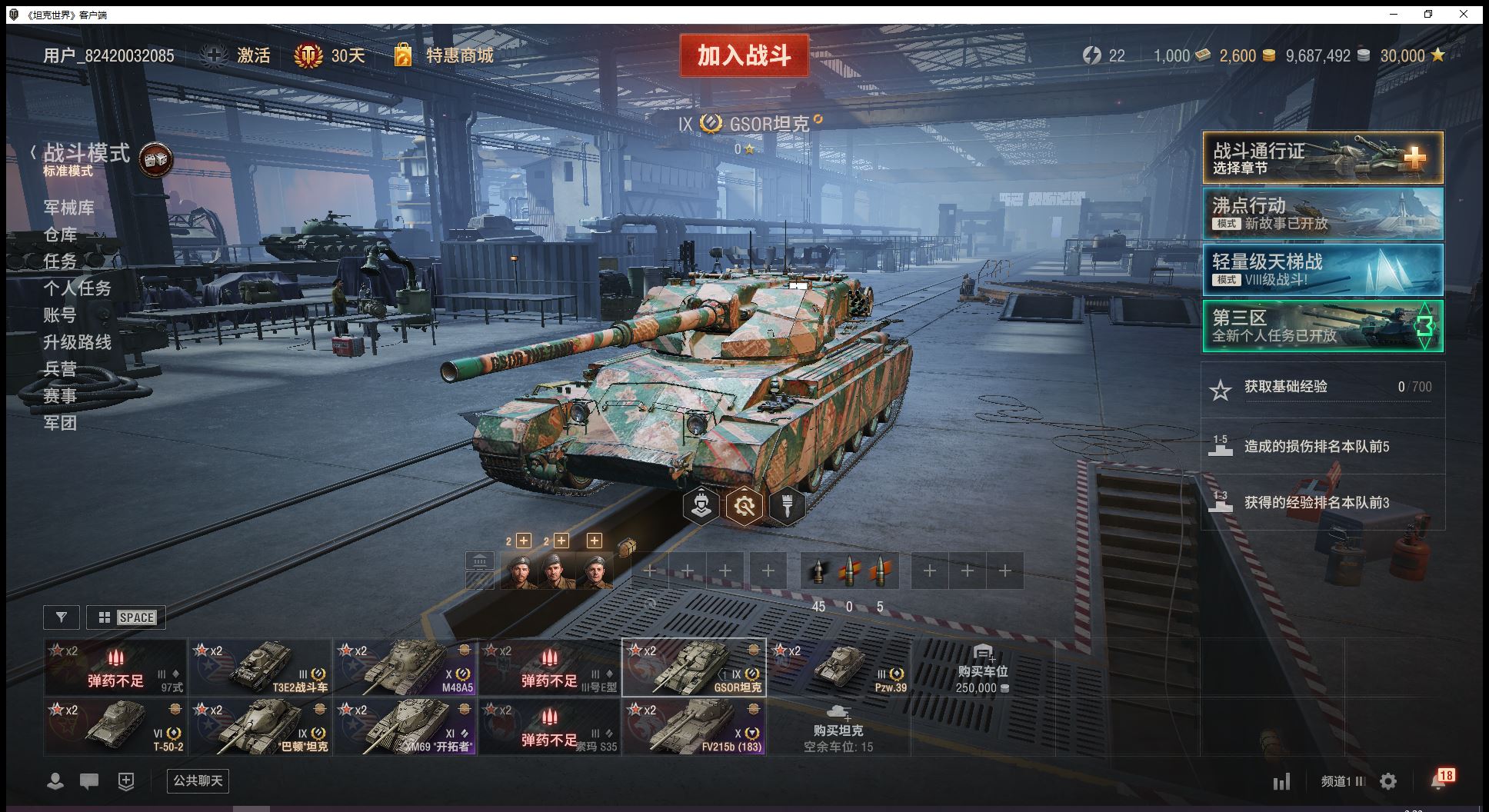Go to 升级路线 tech tree
The width and height of the screenshot is (1489, 812).
(x=77, y=342)
